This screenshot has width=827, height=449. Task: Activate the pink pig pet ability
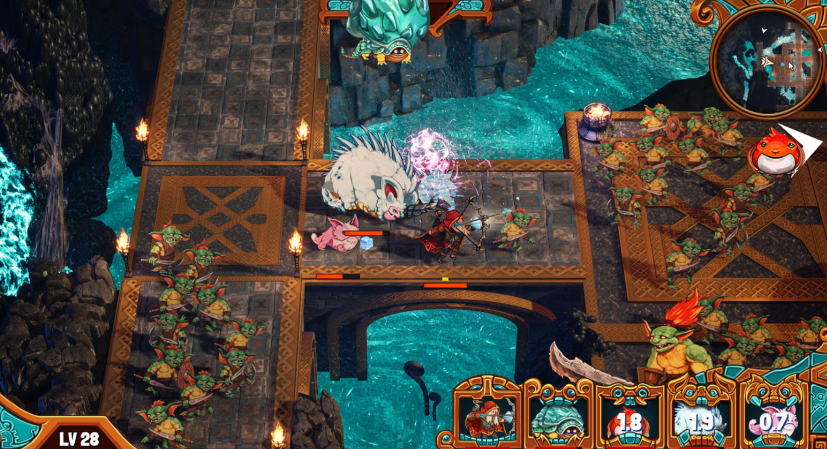pos(770,418)
